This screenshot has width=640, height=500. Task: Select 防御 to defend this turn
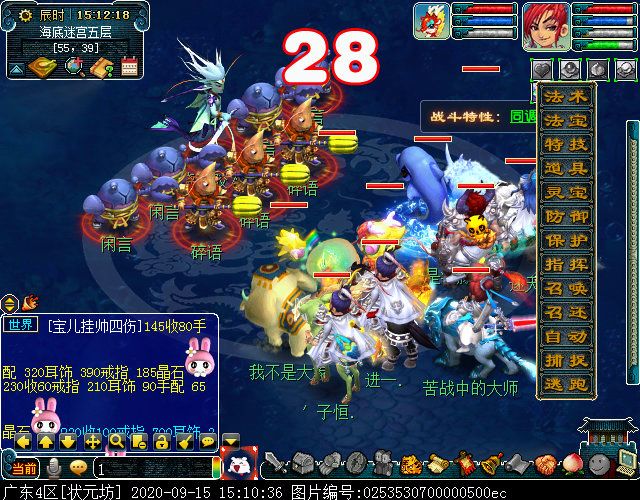(566, 216)
